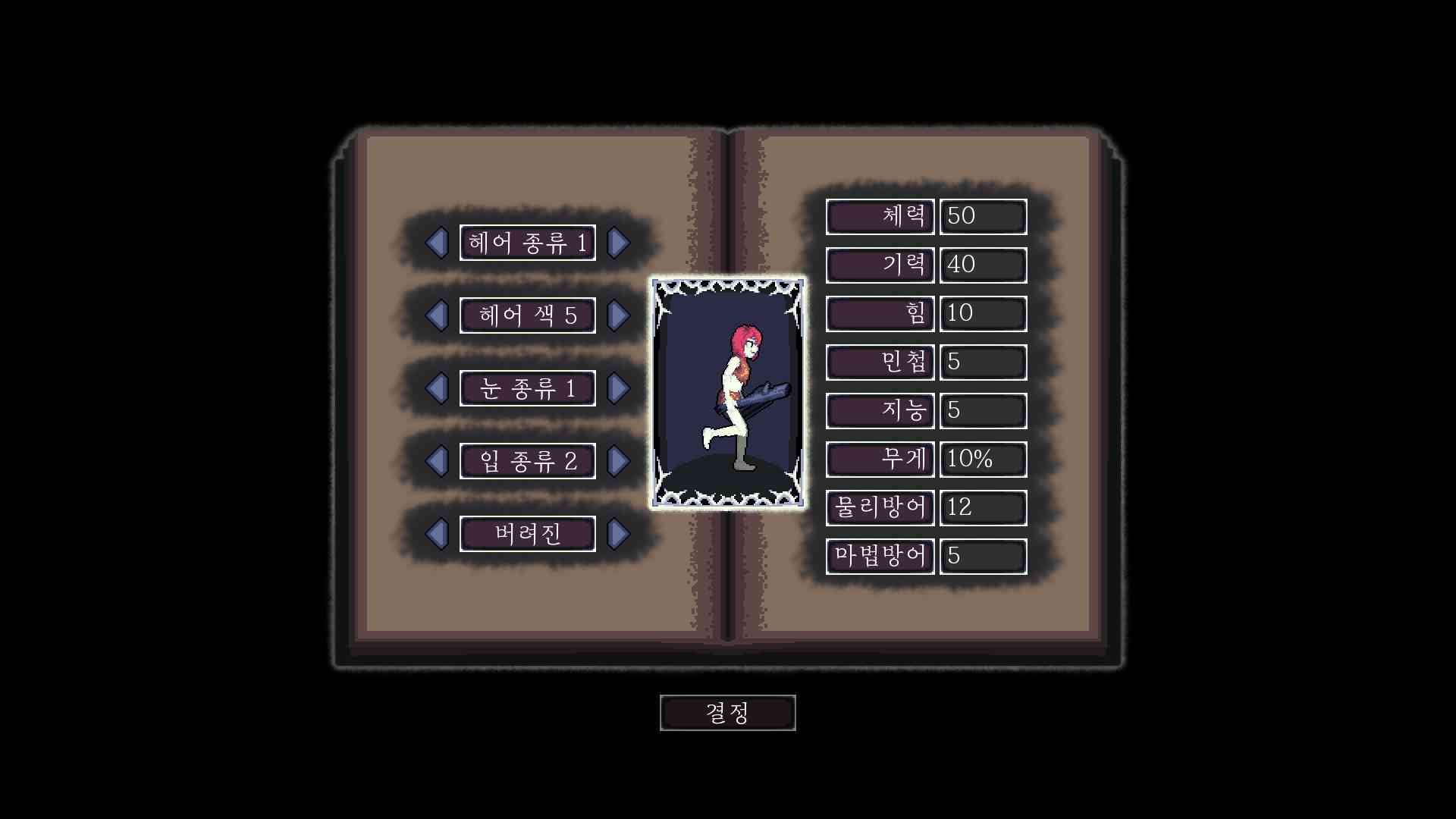
Task: Click the 체력 stat label
Action: [880, 217]
